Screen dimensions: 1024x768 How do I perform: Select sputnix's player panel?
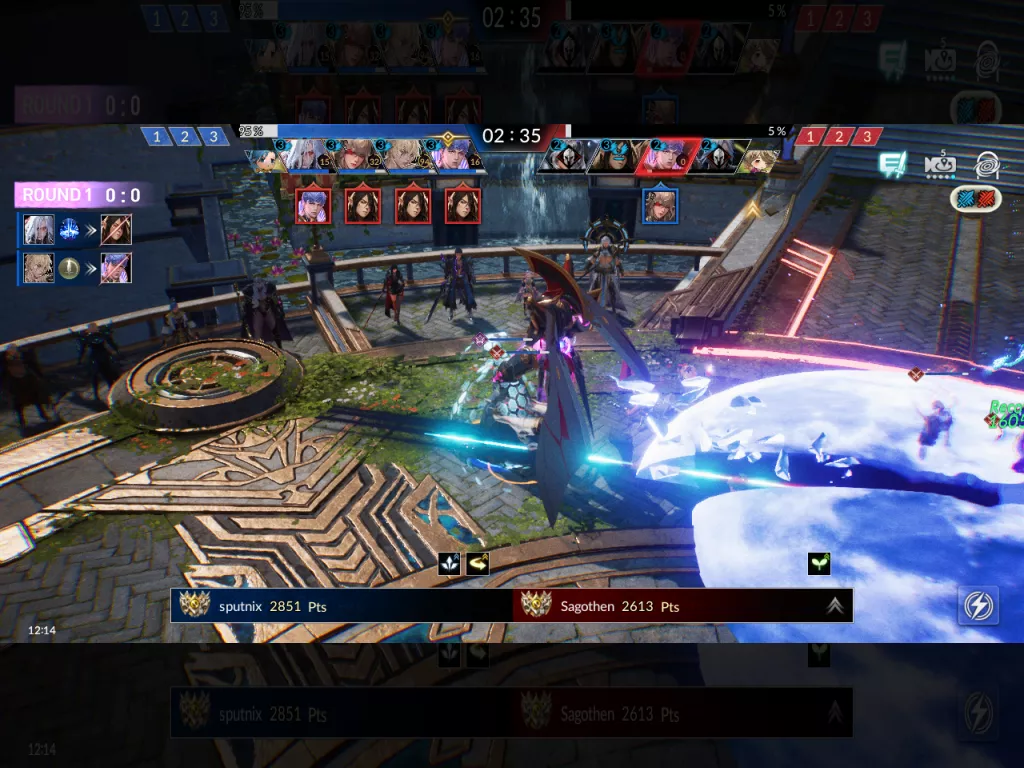pos(341,605)
